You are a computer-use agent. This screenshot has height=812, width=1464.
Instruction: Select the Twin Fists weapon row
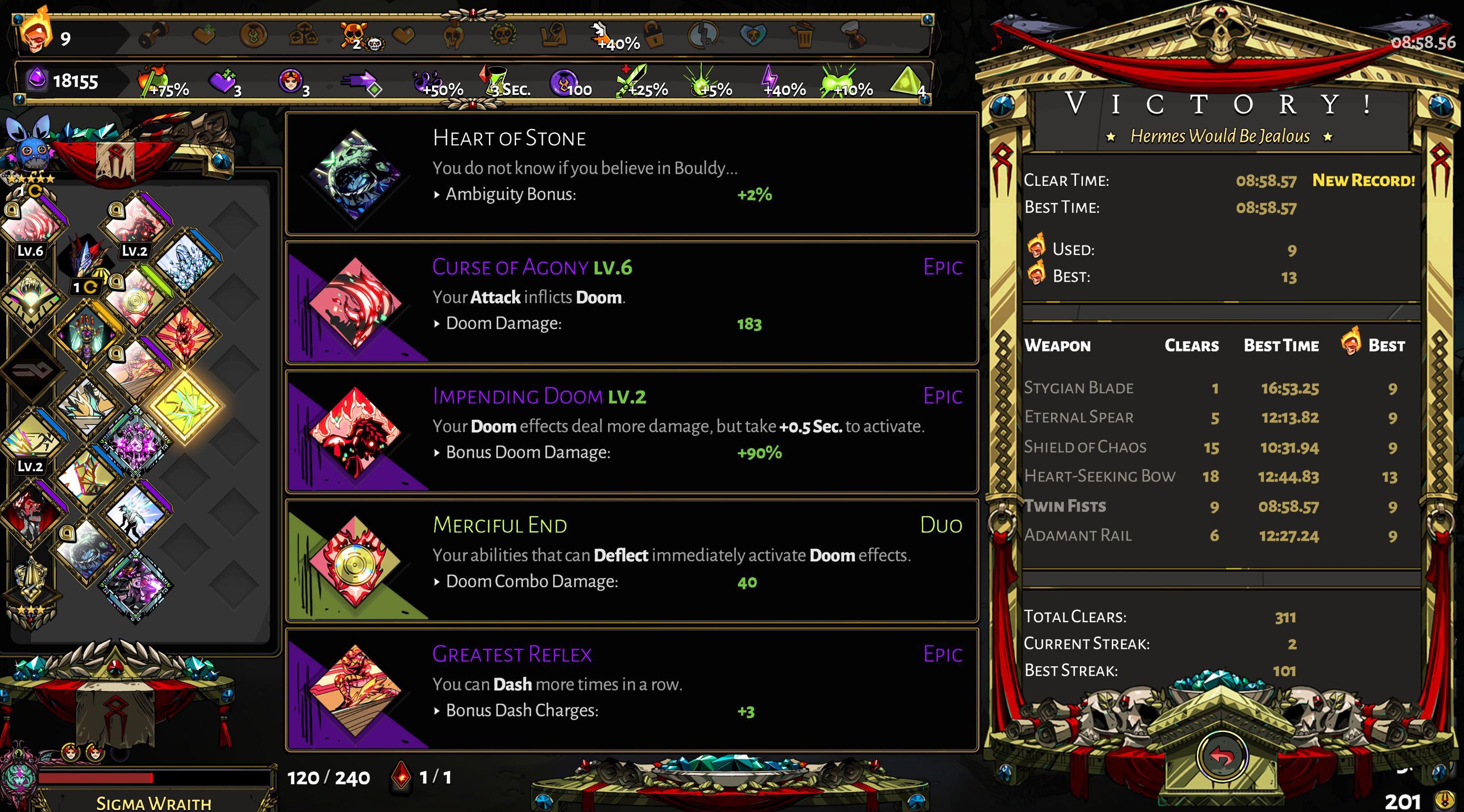pyautogui.click(x=1210, y=506)
